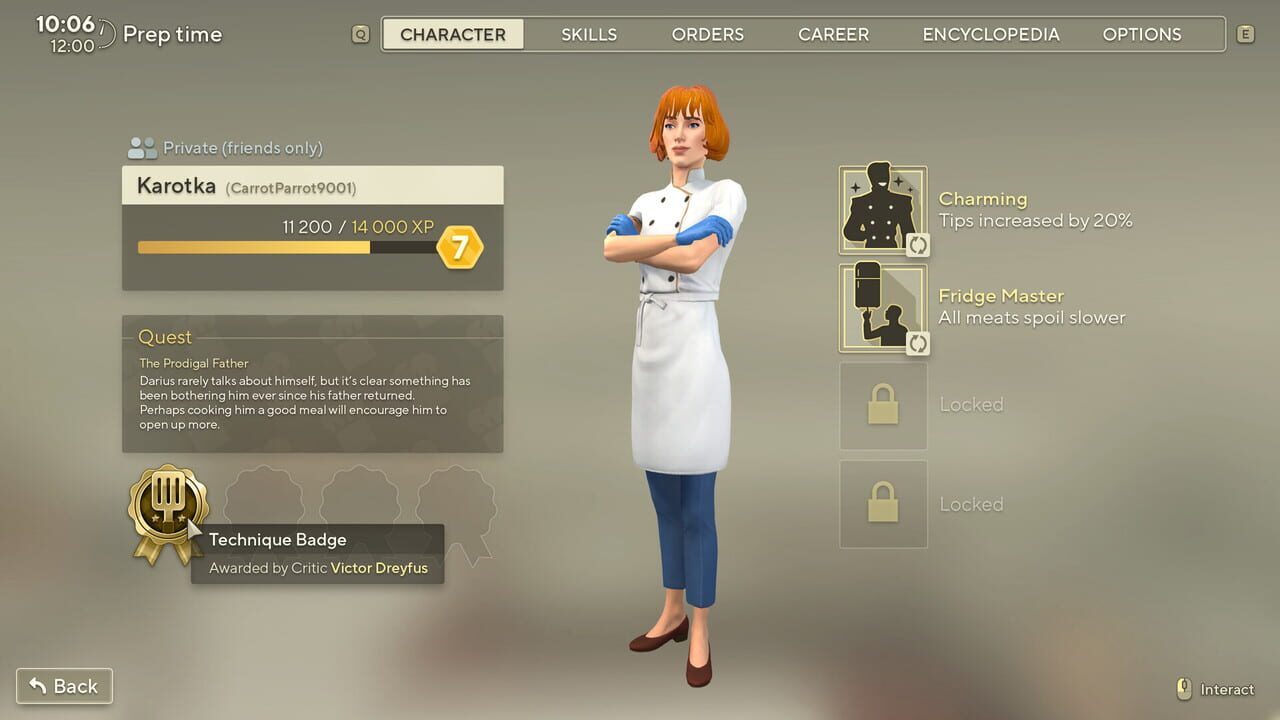The width and height of the screenshot is (1280, 720).
Task: Change the Private (friends only) visibility setting
Action: 241,147
